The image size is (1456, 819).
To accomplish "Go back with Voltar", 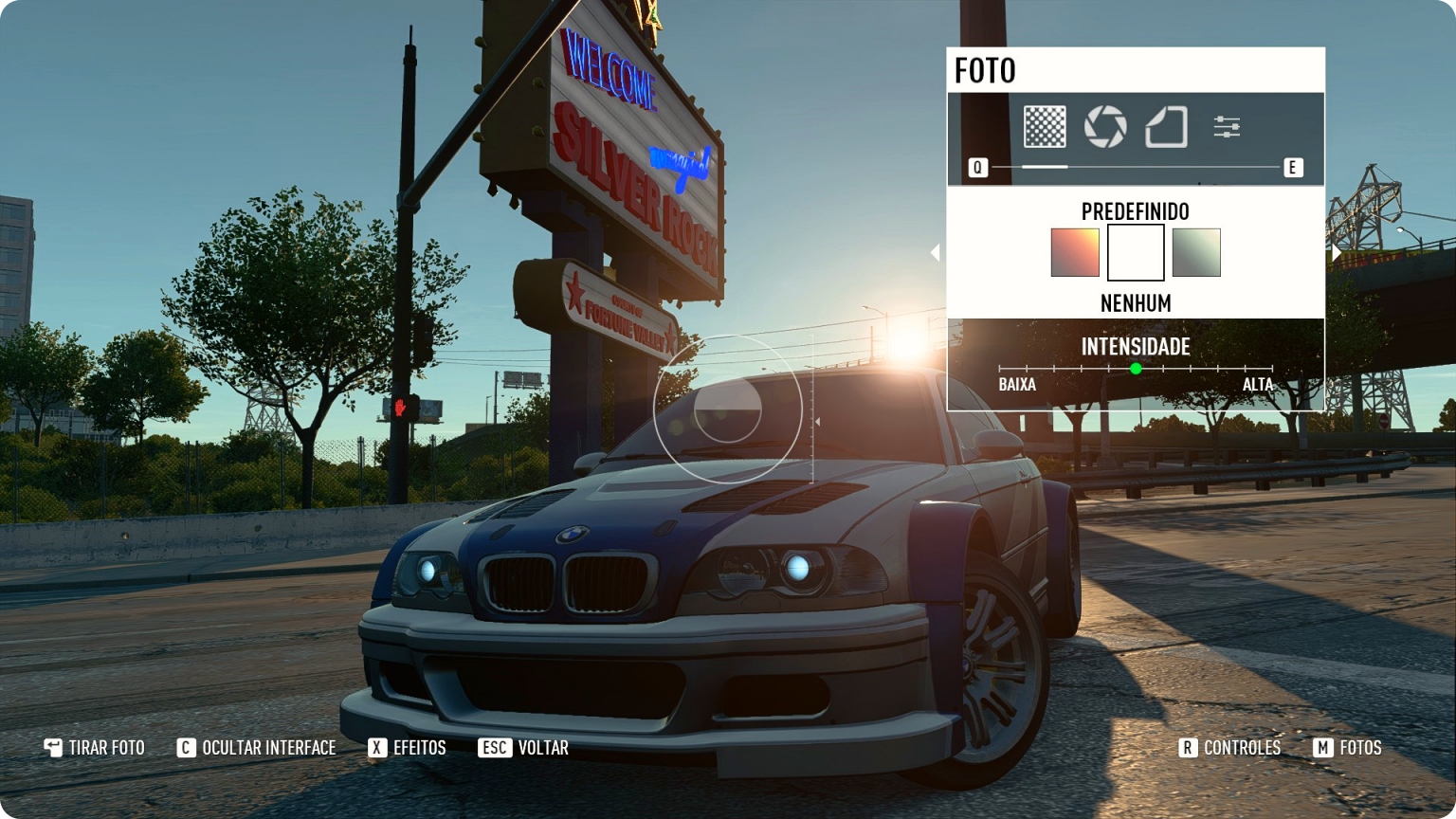I will coord(524,748).
